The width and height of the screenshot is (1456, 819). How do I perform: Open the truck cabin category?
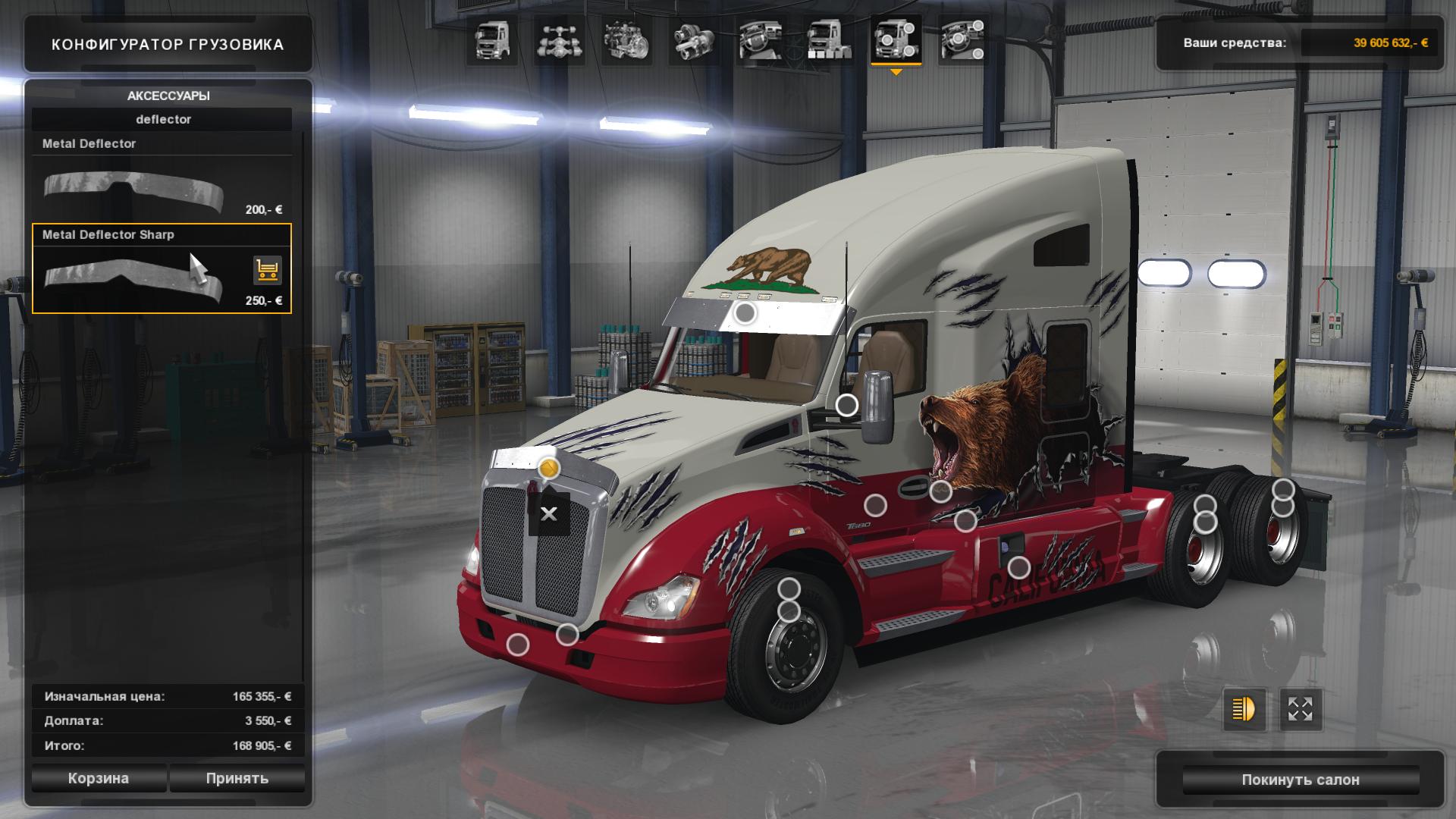(491, 40)
